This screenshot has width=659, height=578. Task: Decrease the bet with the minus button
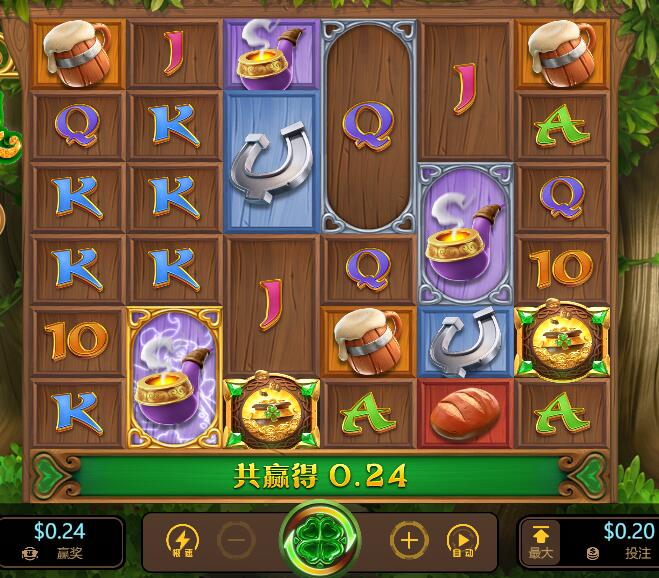(x=236, y=541)
